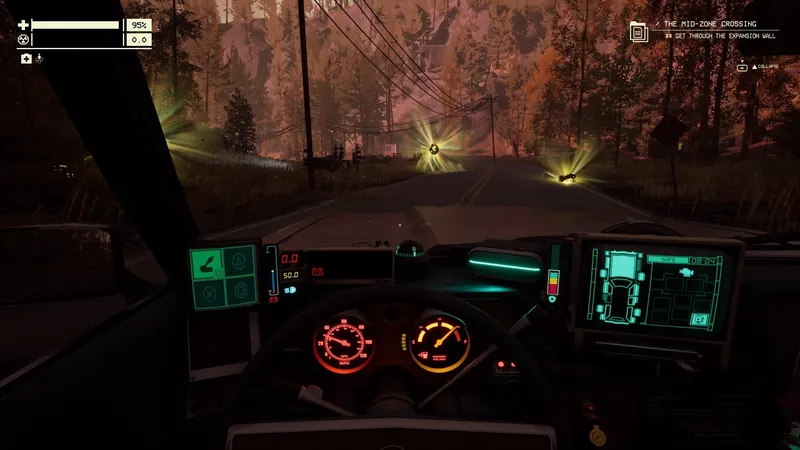
Task: Open the mission log folder icon
Action: tap(638, 32)
